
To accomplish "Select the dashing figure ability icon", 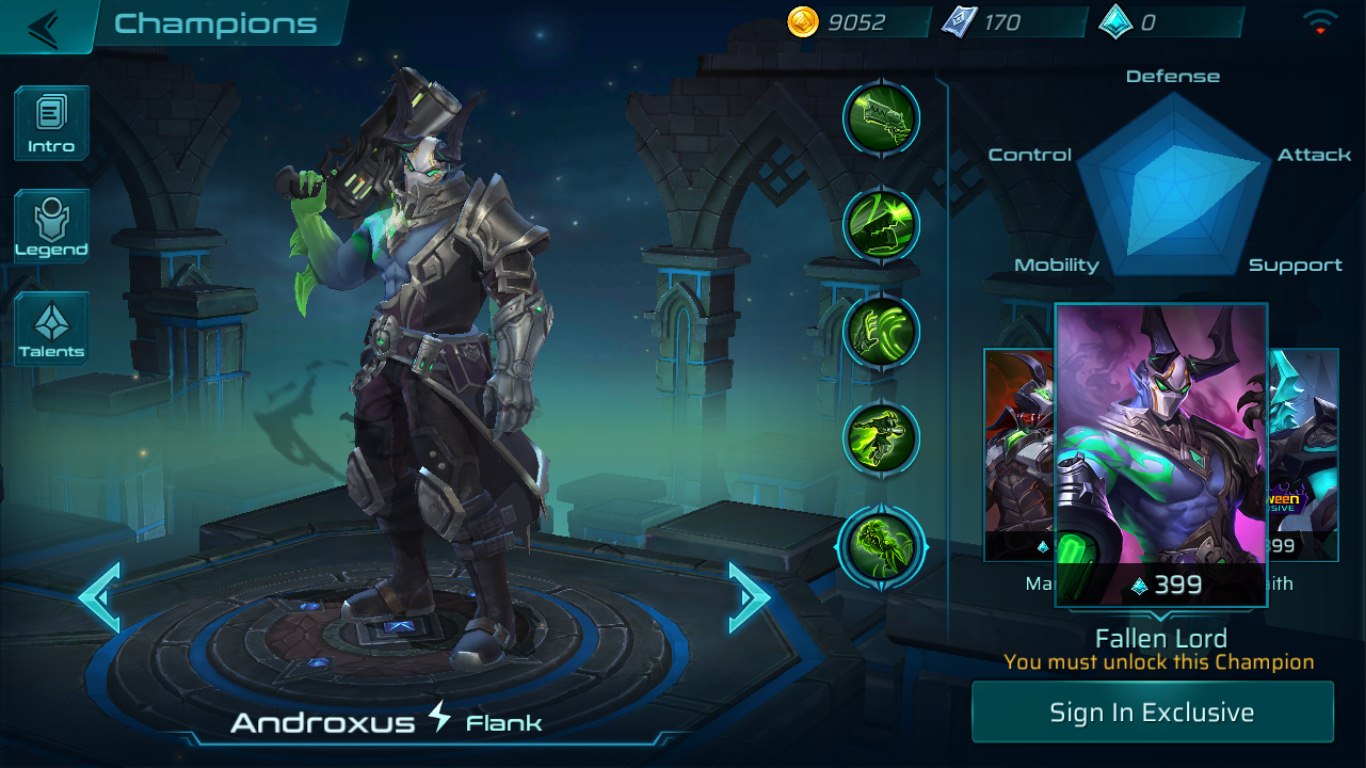I will [x=881, y=437].
